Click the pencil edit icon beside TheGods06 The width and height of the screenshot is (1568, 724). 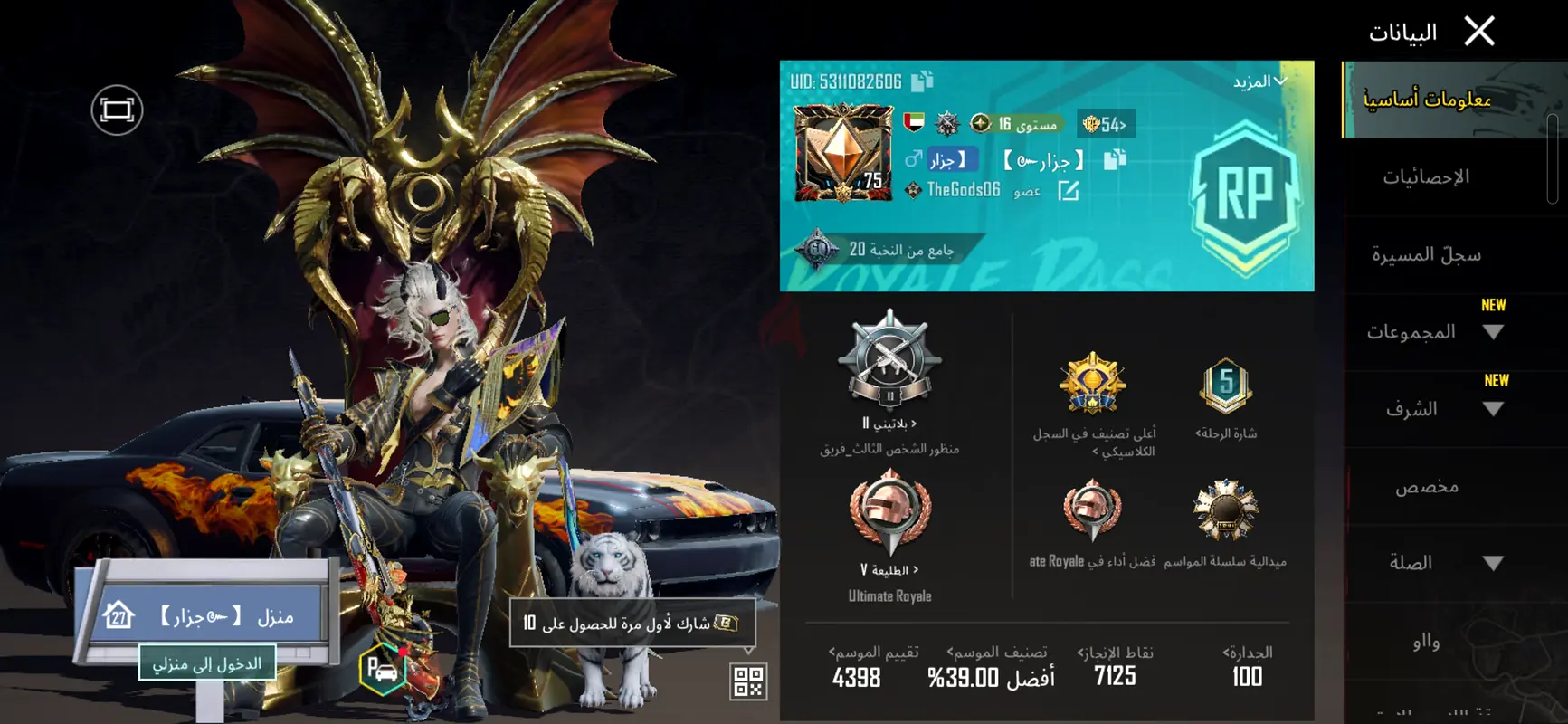pos(1069,190)
